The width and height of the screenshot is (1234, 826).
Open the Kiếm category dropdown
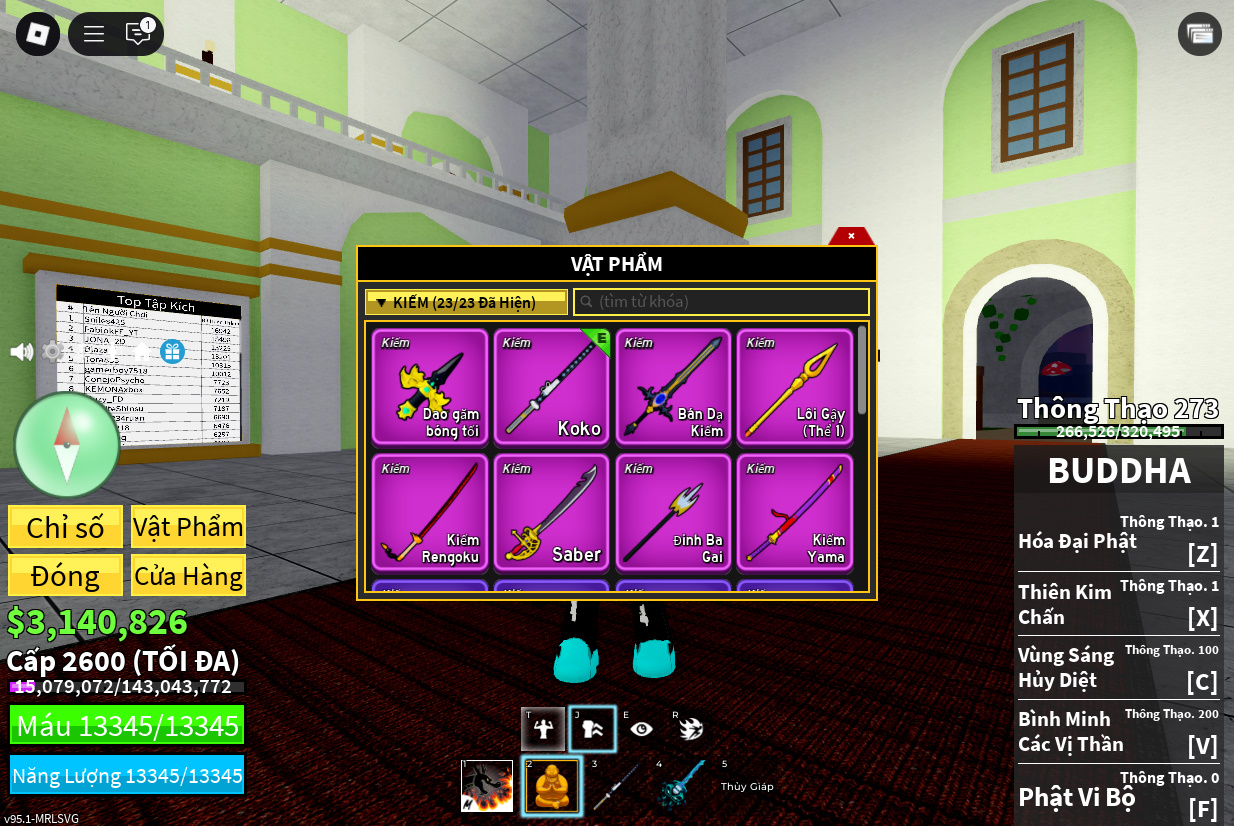[x=466, y=302]
